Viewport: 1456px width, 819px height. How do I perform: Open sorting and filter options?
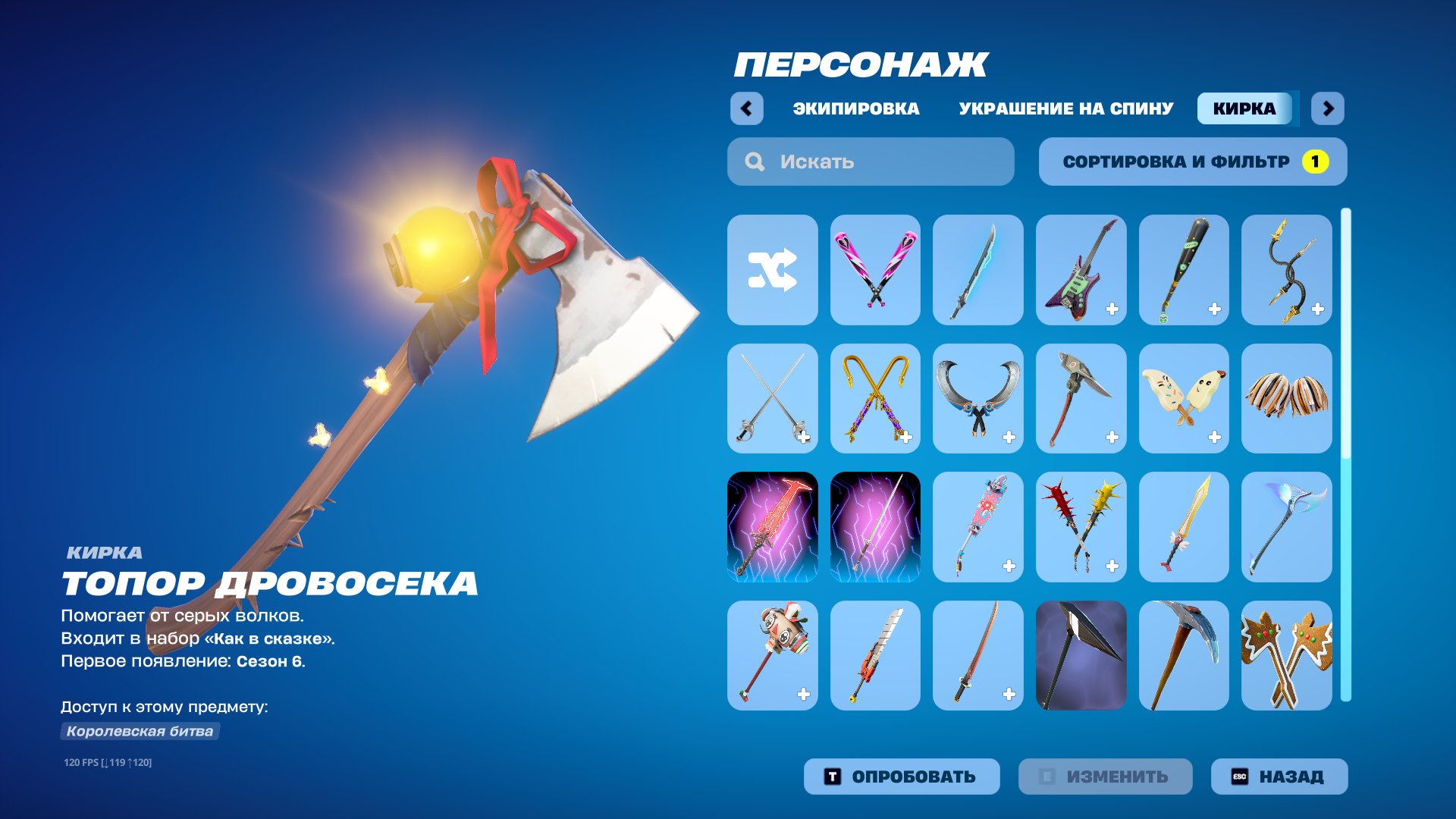click(x=1192, y=161)
